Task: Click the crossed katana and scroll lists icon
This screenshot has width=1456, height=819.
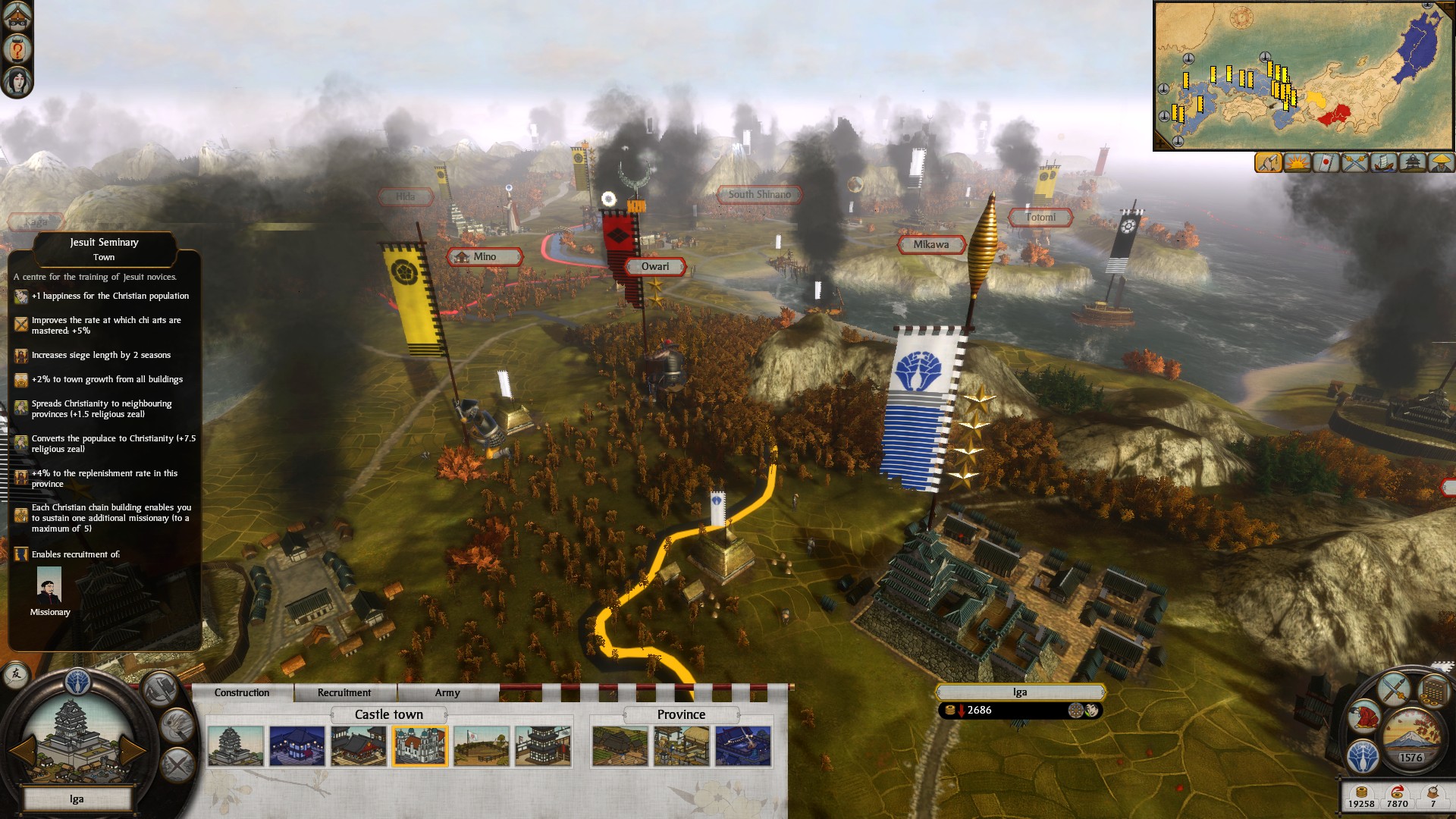Action: tap(1392, 689)
